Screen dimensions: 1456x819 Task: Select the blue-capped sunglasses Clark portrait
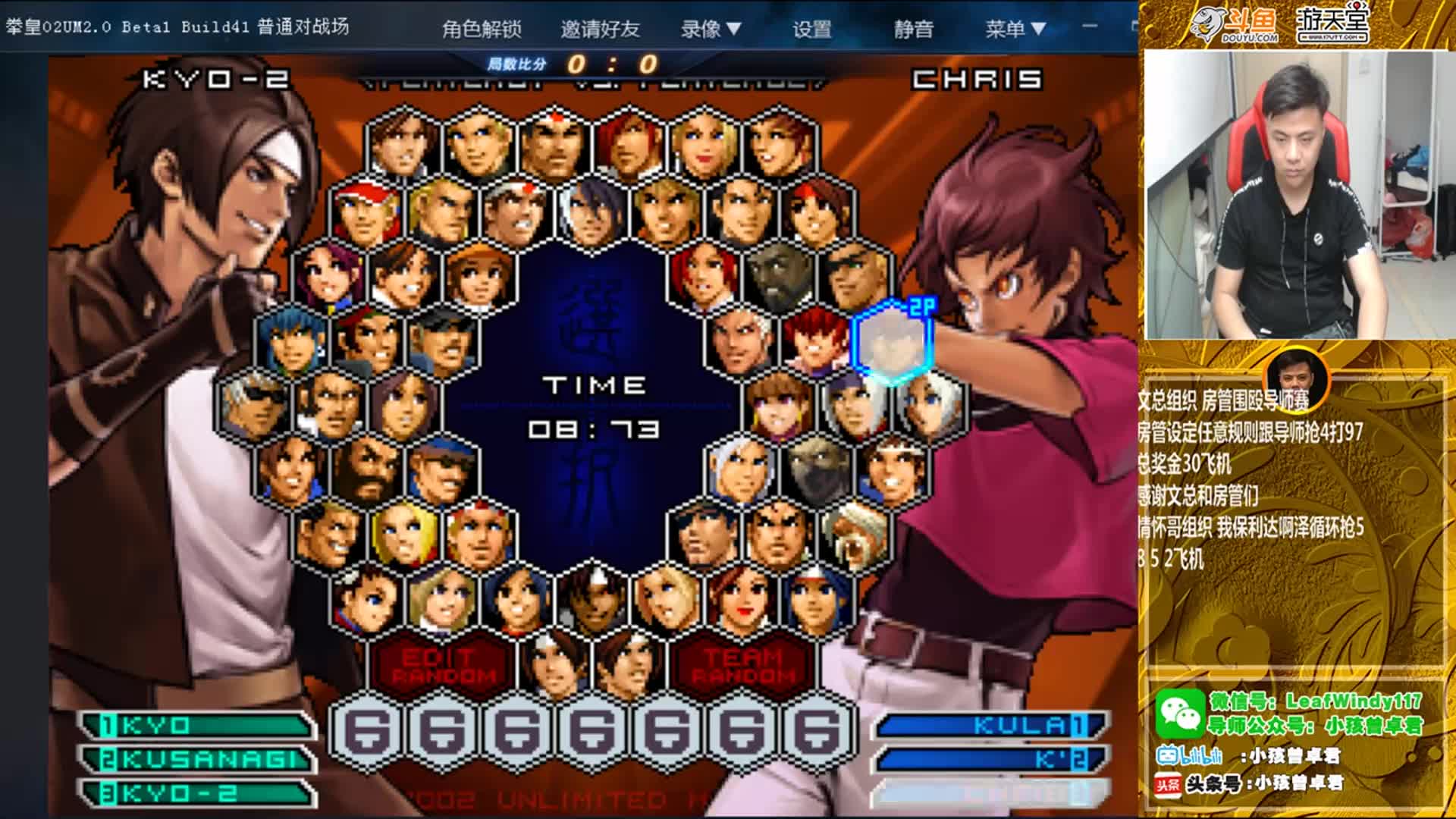click(442, 470)
